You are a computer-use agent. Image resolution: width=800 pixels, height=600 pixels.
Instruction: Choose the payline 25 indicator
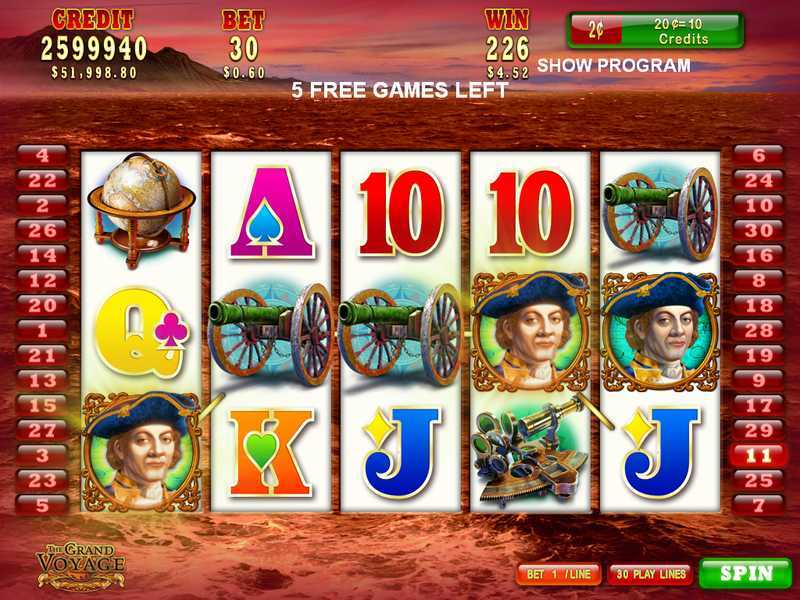coord(760,480)
